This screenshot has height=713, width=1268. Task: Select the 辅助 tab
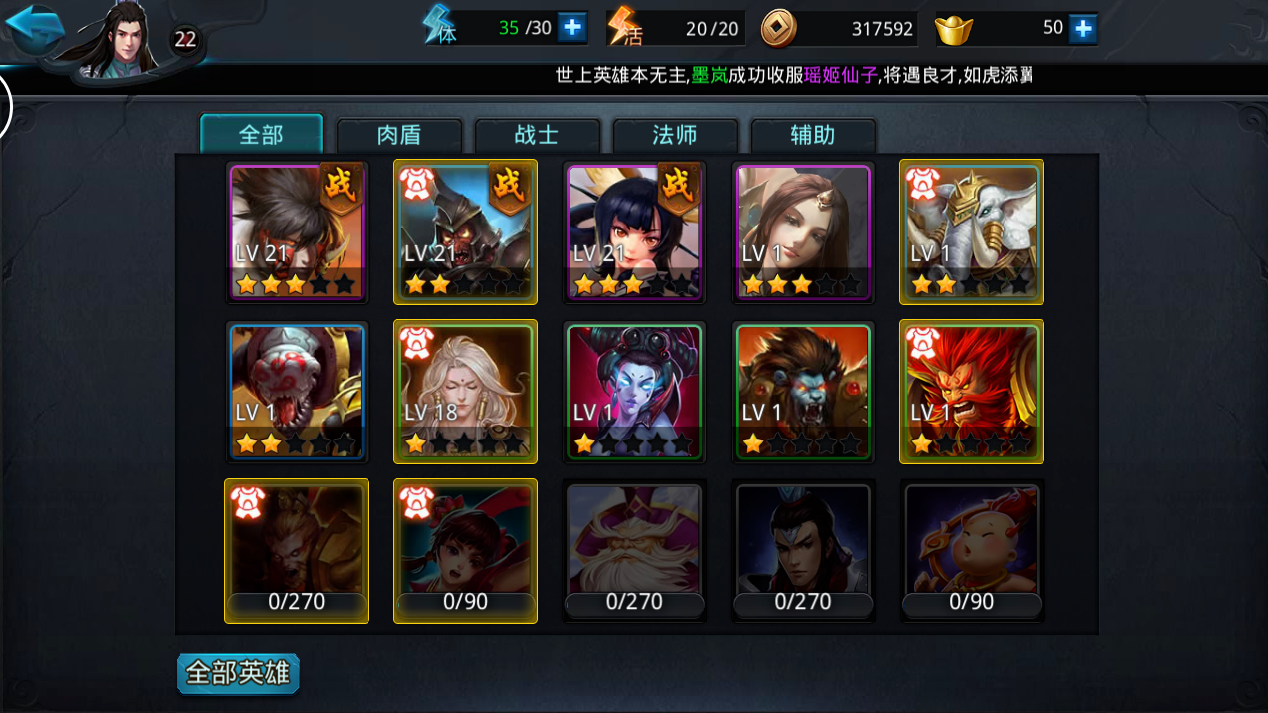[x=812, y=136]
